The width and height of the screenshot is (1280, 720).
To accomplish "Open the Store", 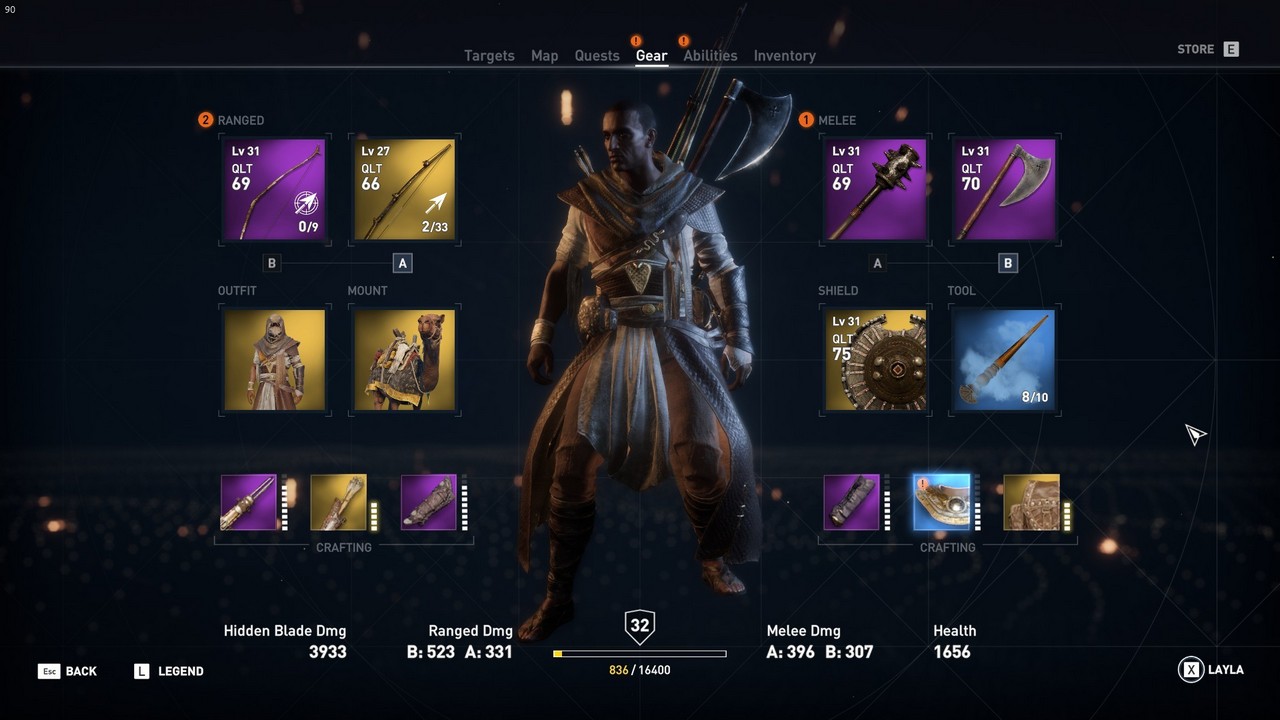I will 1207,49.
